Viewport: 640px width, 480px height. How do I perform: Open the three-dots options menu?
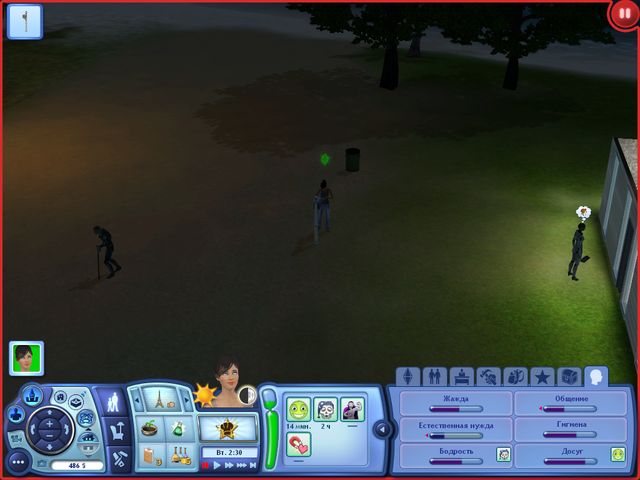(x=18, y=461)
